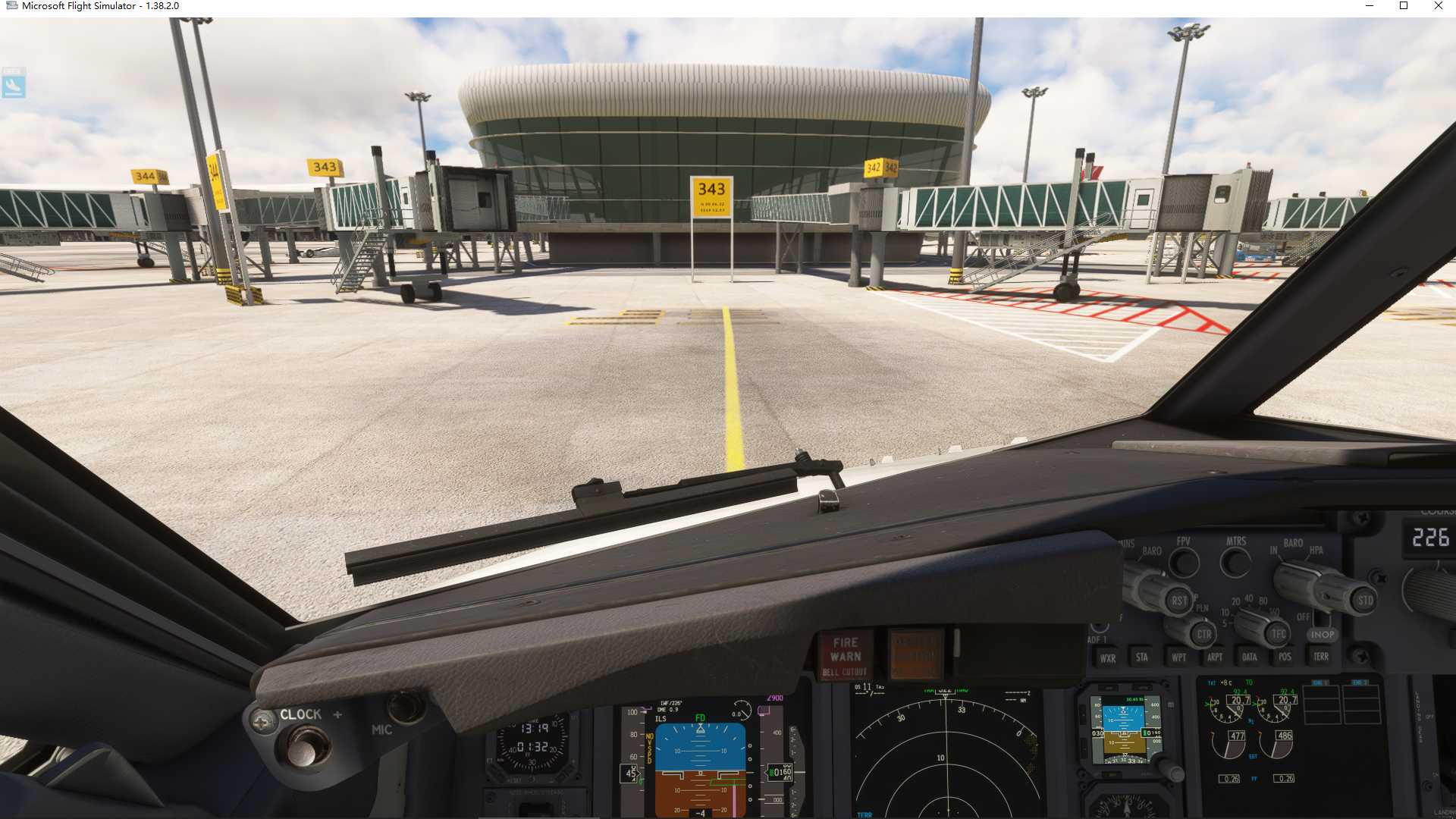
Task: Toggle the MTRS meters display button
Action: point(1235,563)
